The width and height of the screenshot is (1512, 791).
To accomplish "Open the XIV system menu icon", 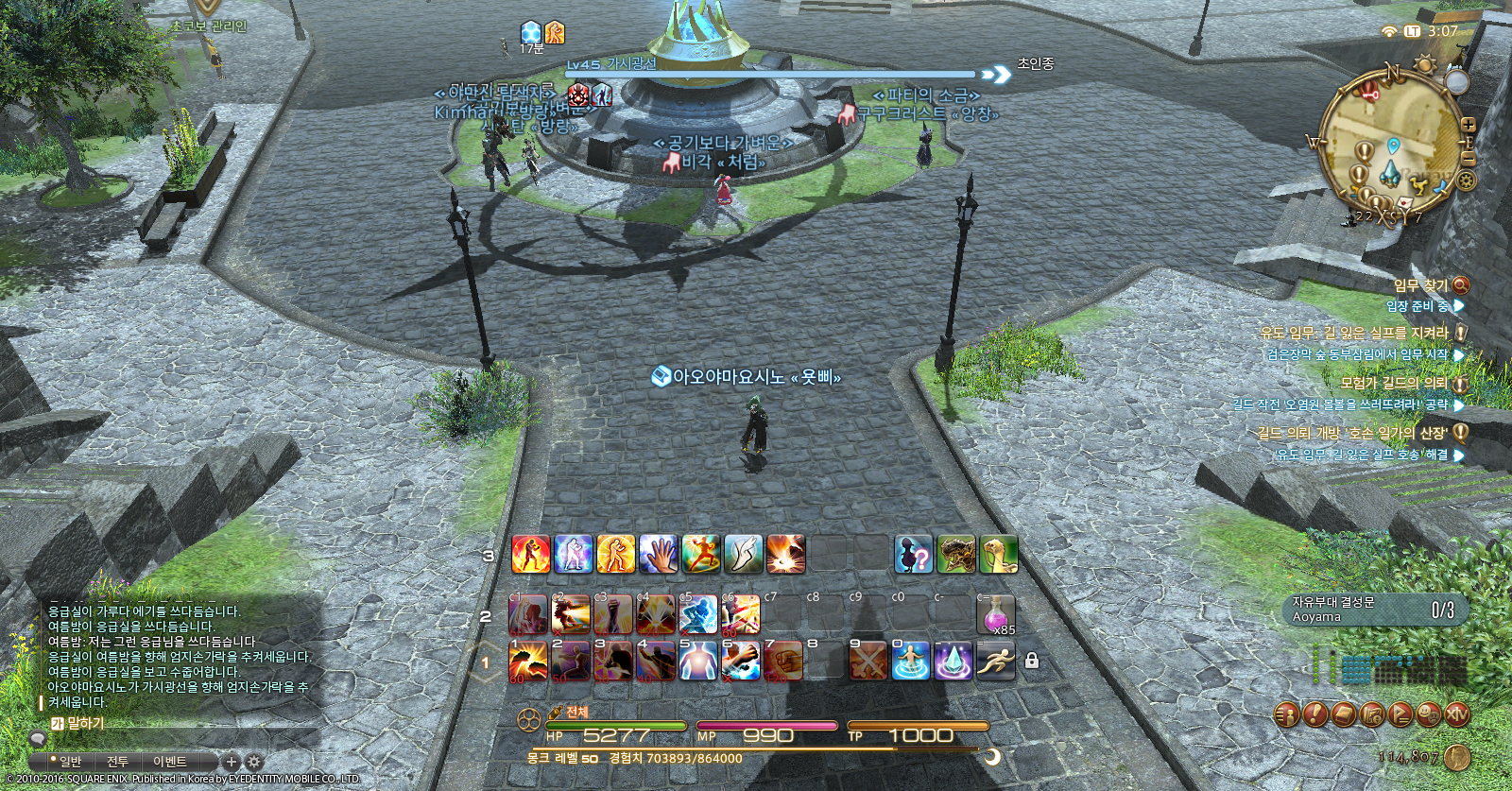I will 1456,714.
